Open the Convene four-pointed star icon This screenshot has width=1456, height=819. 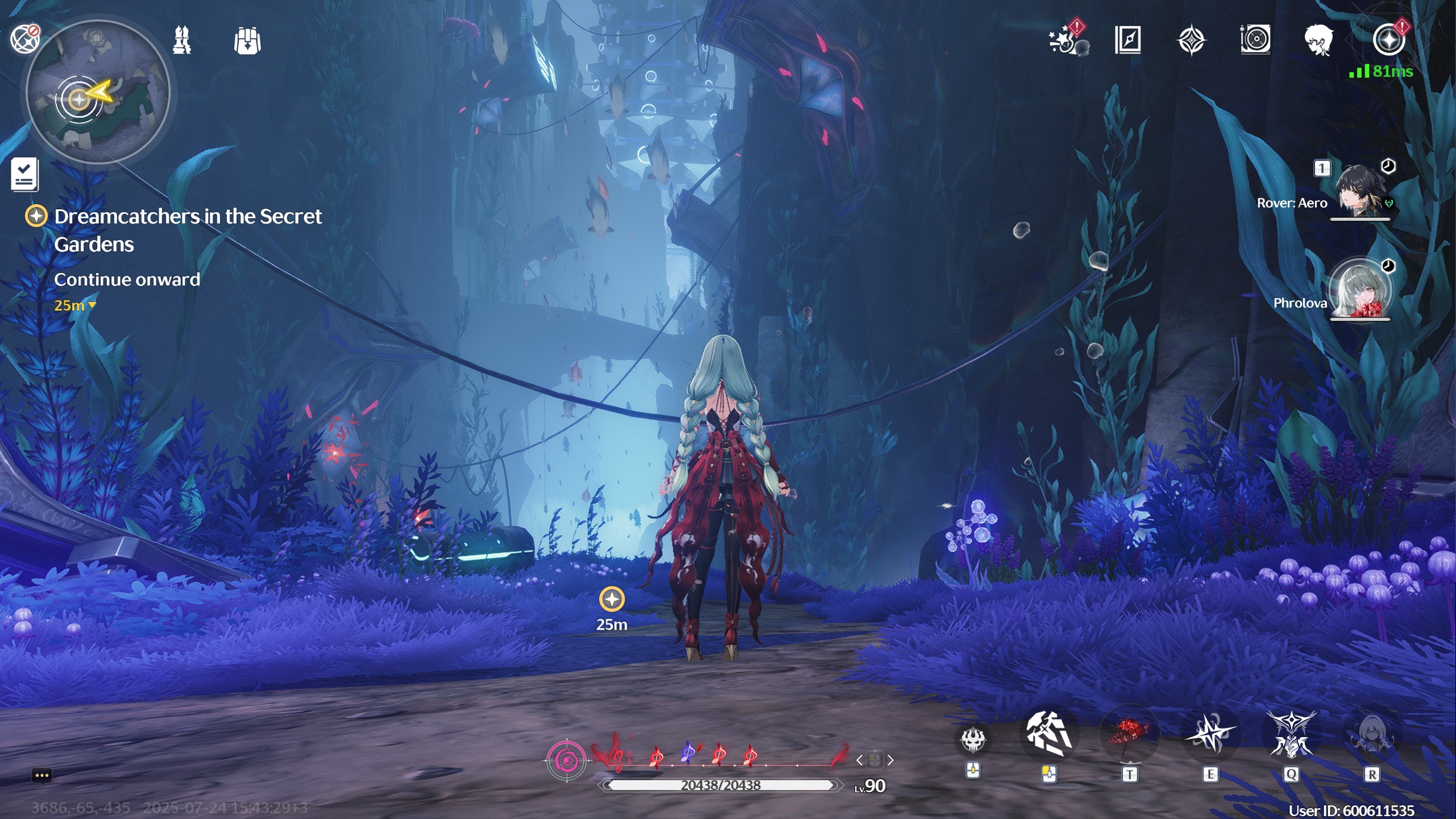tap(1191, 40)
